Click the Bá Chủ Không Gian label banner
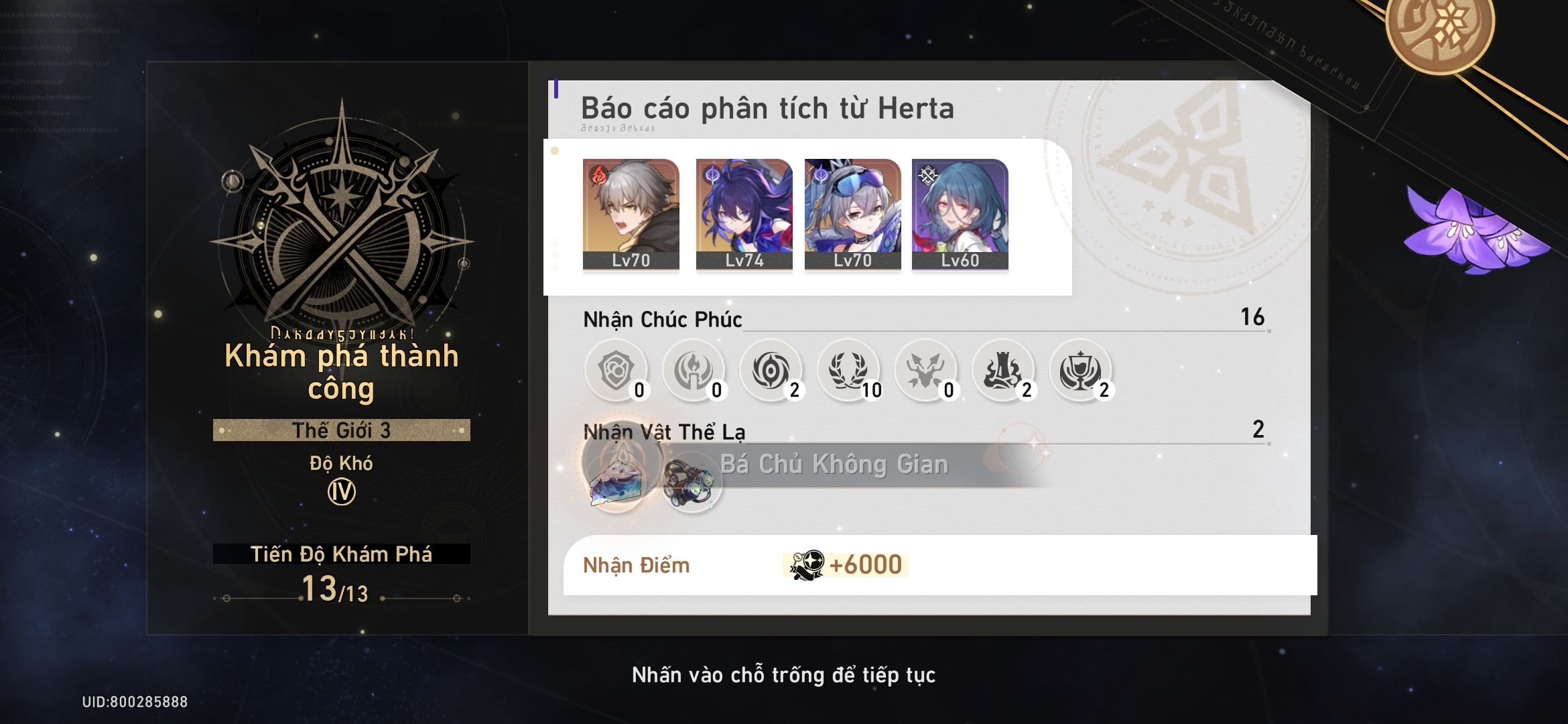Image resolution: width=1568 pixels, height=724 pixels. click(834, 463)
